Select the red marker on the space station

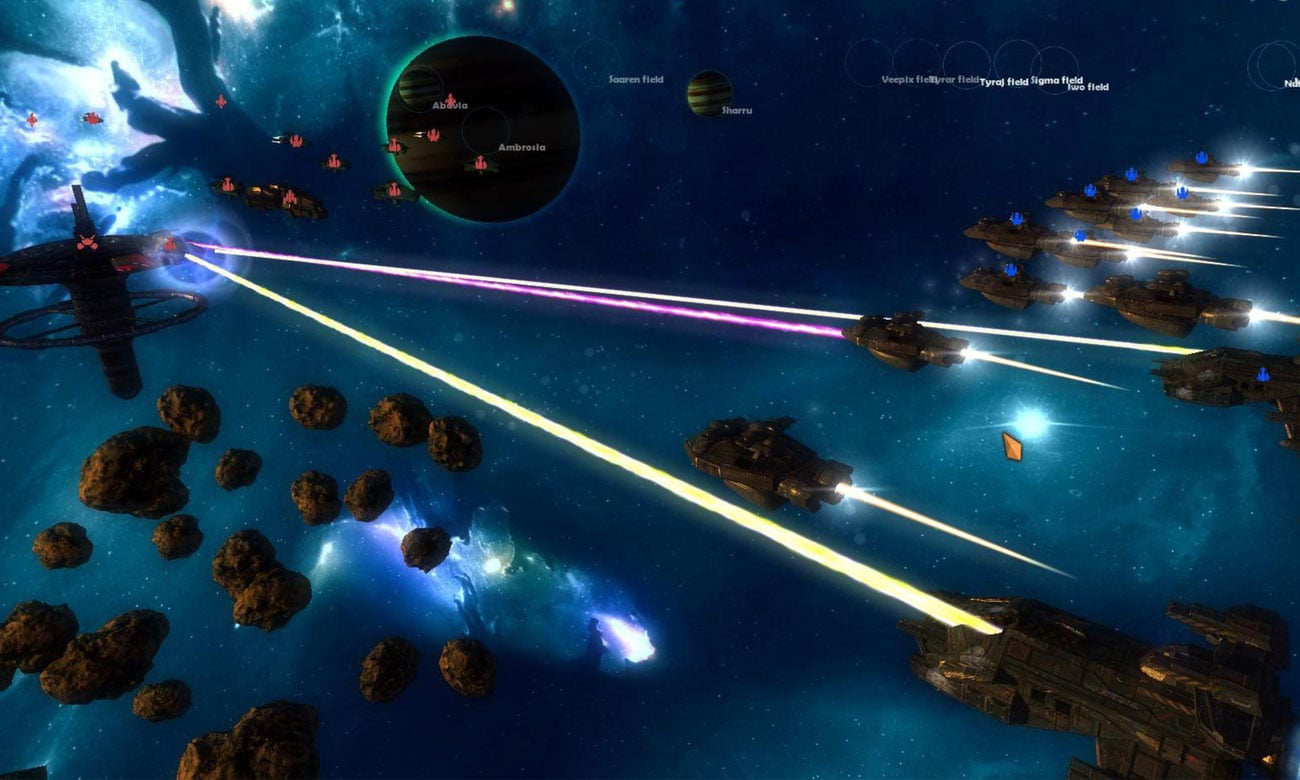(87, 243)
